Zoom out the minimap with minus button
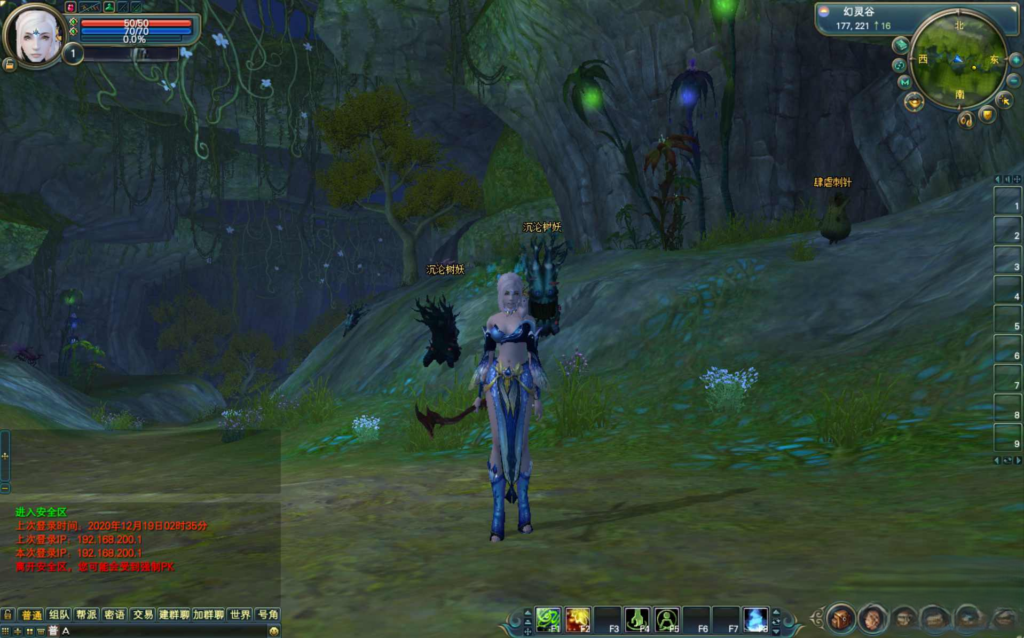 click(x=1013, y=80)
